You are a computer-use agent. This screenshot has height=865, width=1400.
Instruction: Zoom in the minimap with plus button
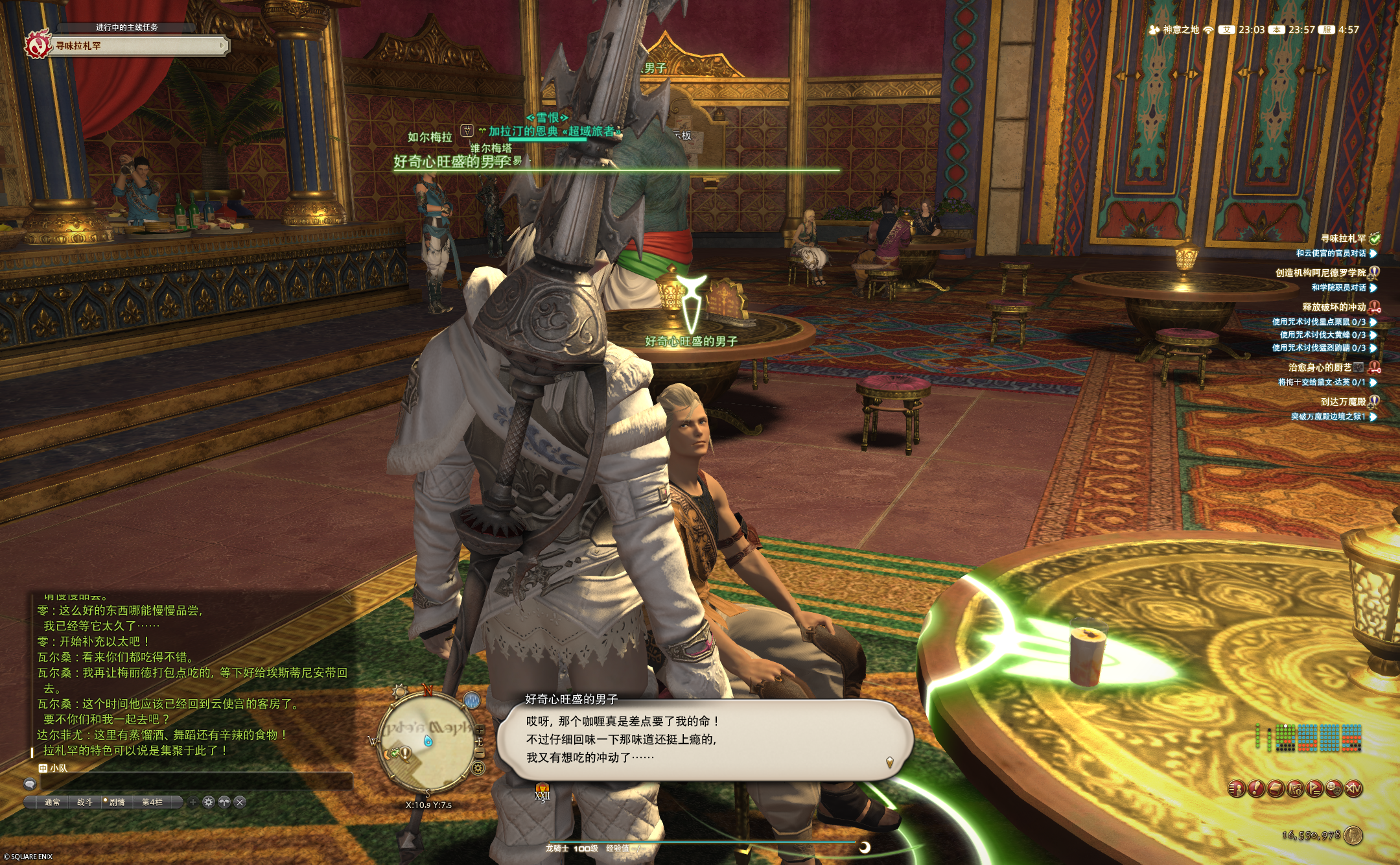[x=480, y=730]
